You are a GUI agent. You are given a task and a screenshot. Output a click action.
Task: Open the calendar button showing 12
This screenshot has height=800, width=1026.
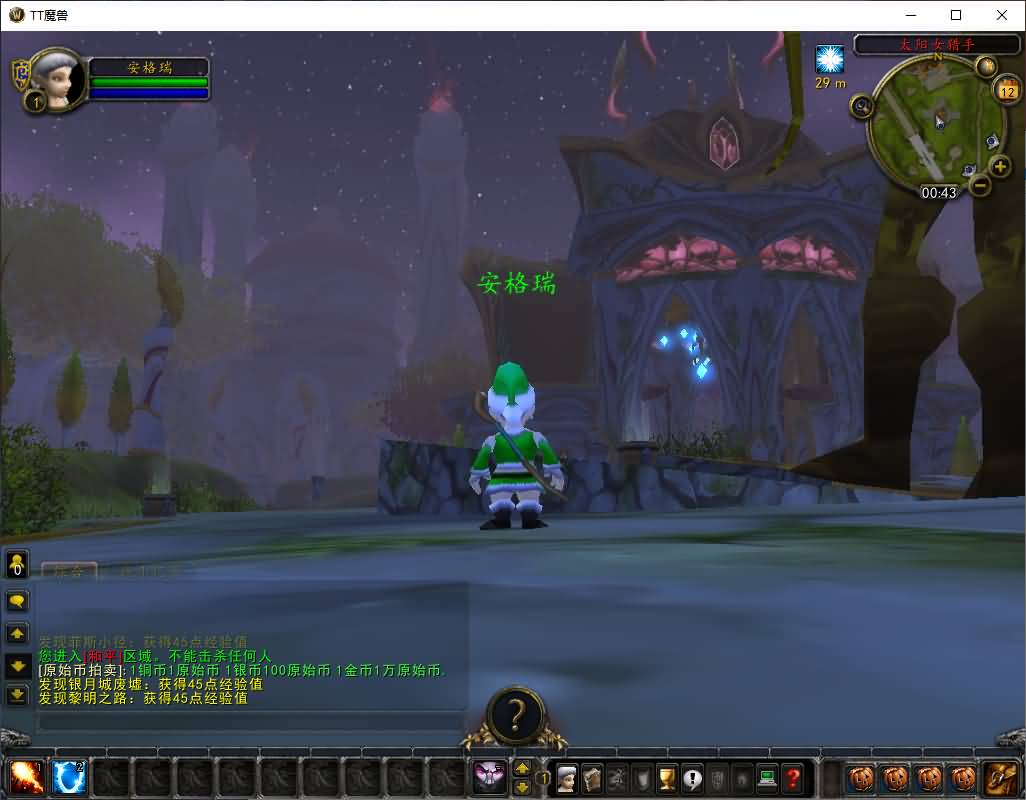(1006, 90)
